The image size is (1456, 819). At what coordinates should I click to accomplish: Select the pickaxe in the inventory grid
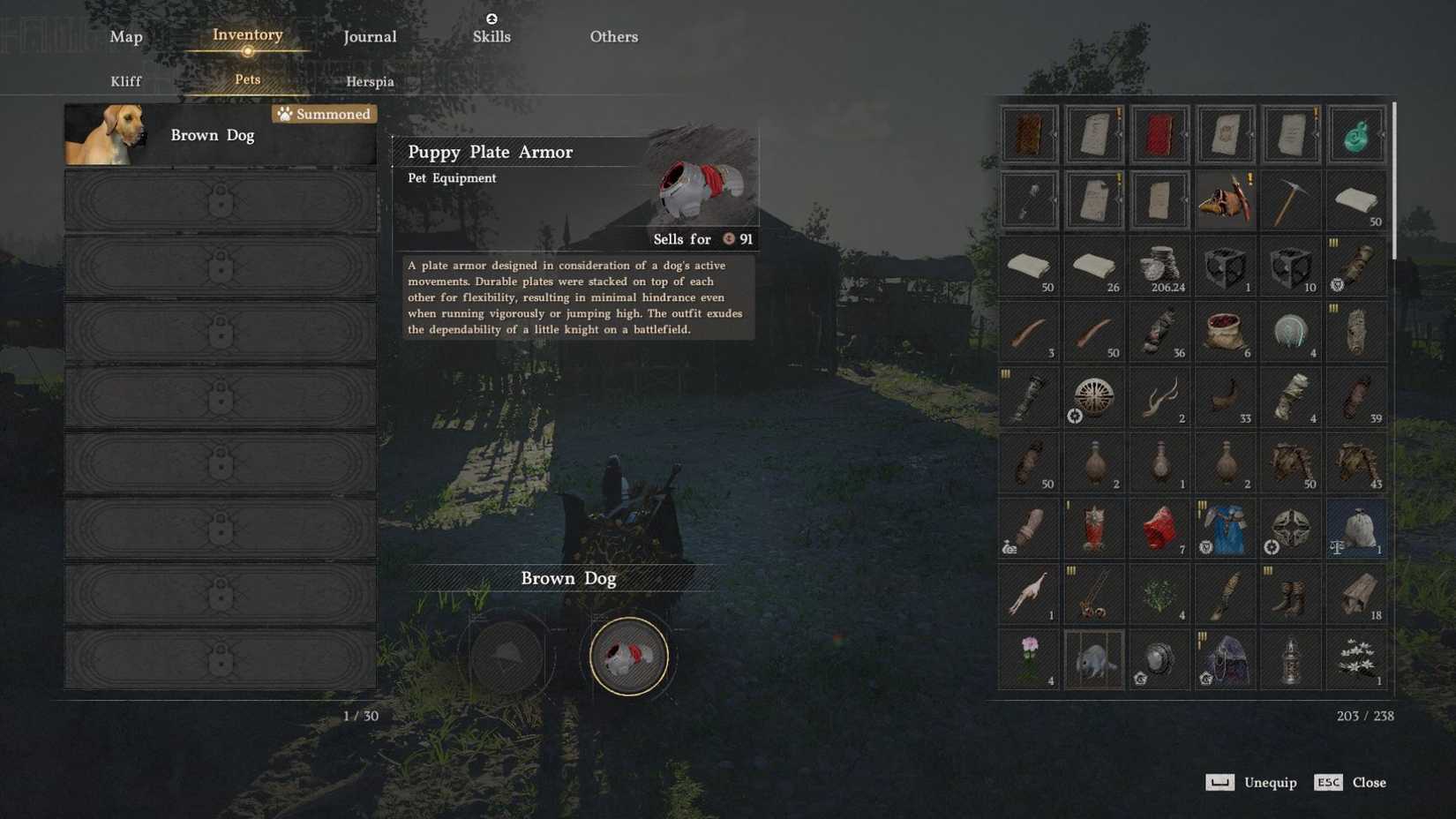1291,199
